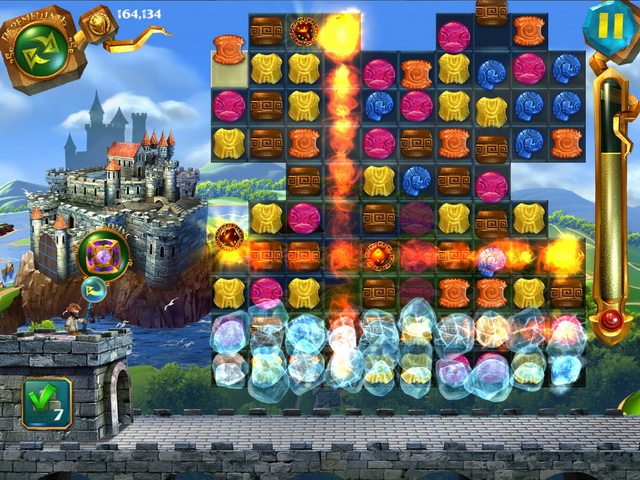Click the small blue arrow orb below the bonus
The height and width of the screenshot is (480, 640).
[96, 291]
